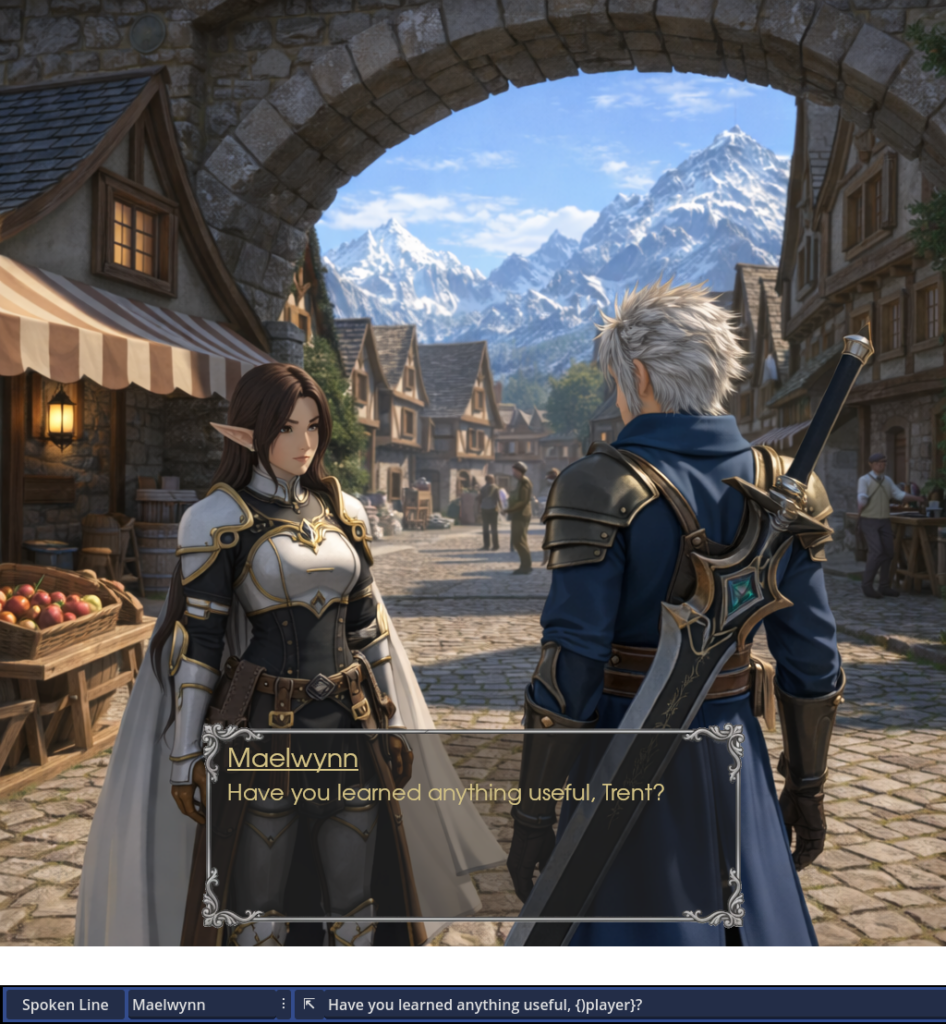The height and width of the screenshot is (1024, 946).
Task: Click the dialogue box to advance the conversation
Action: coord(473,824)
